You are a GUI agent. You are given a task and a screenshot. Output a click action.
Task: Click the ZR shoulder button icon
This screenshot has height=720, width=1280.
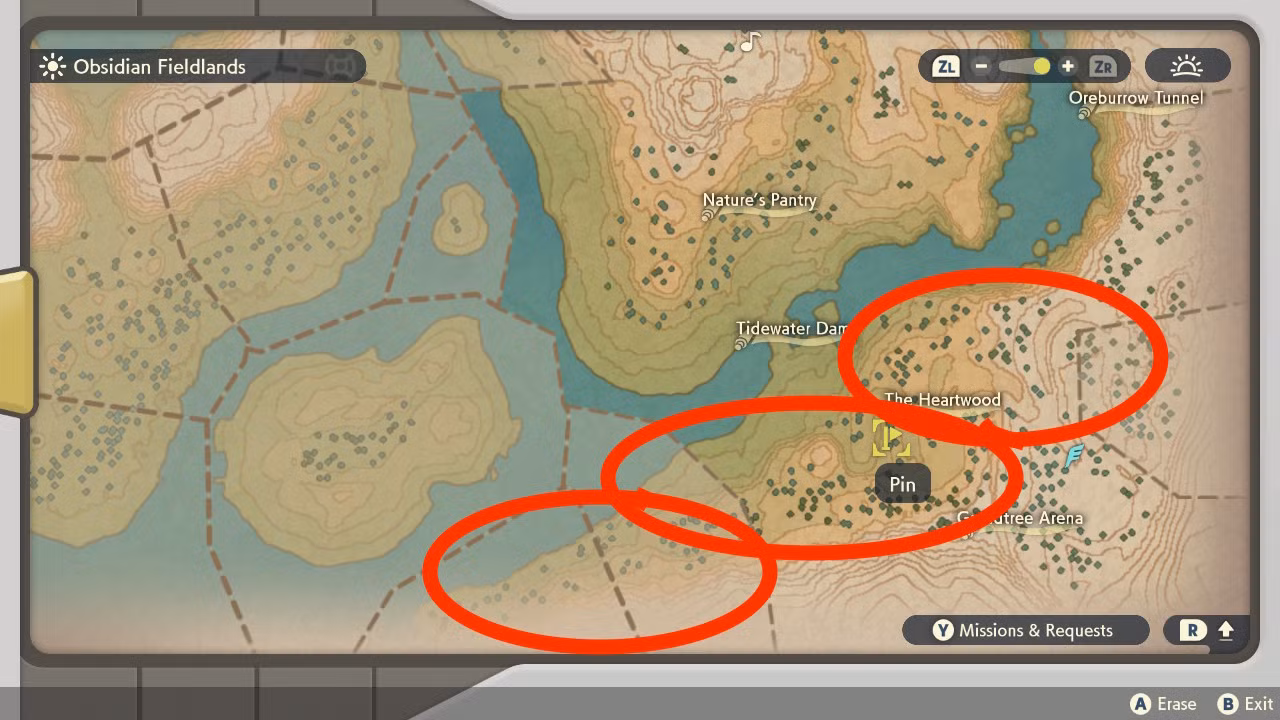[x=1103, y=66]
